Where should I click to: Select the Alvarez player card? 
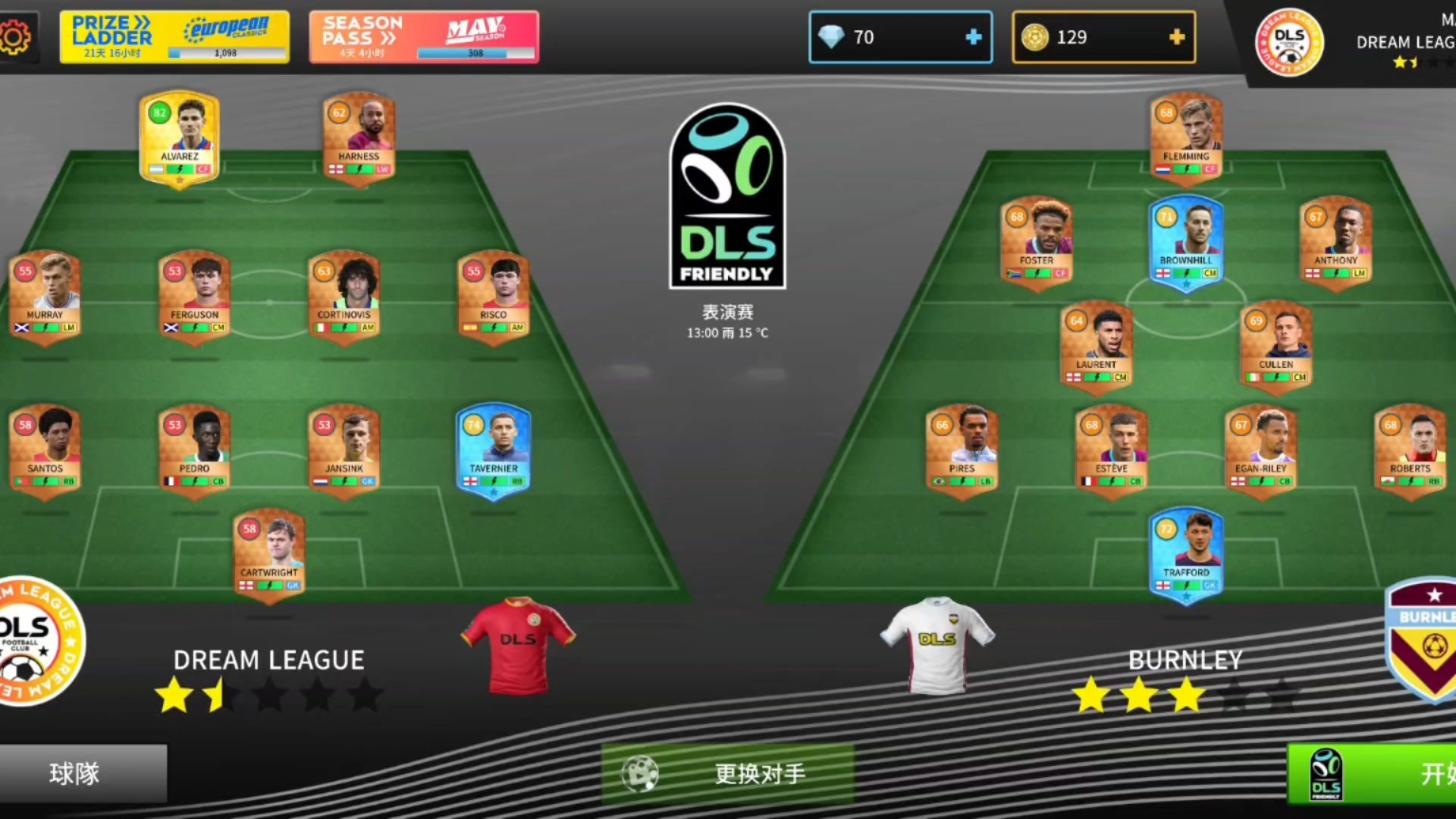pos(180,138)
